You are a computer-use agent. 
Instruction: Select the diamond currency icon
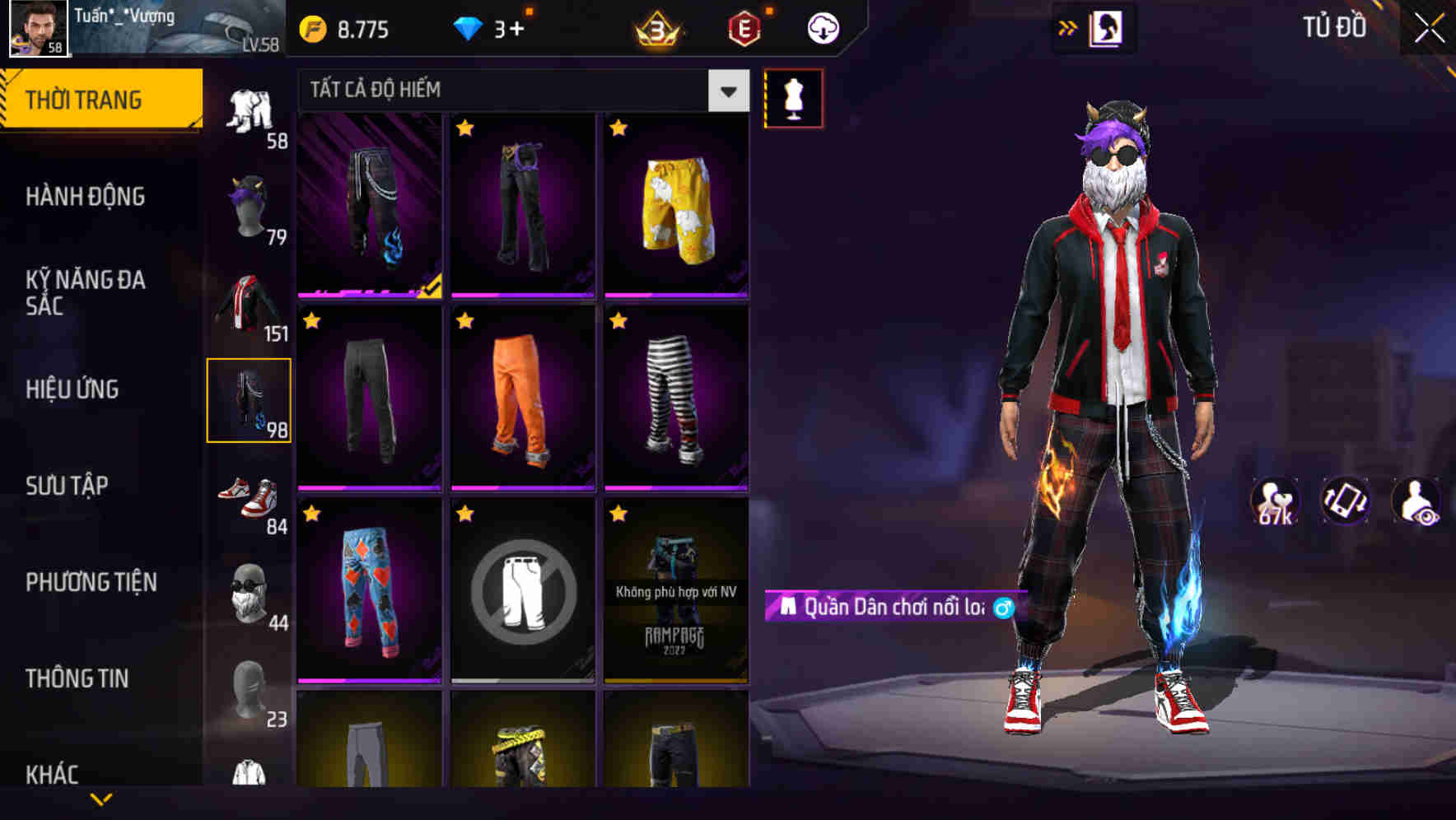click(469, 27)
